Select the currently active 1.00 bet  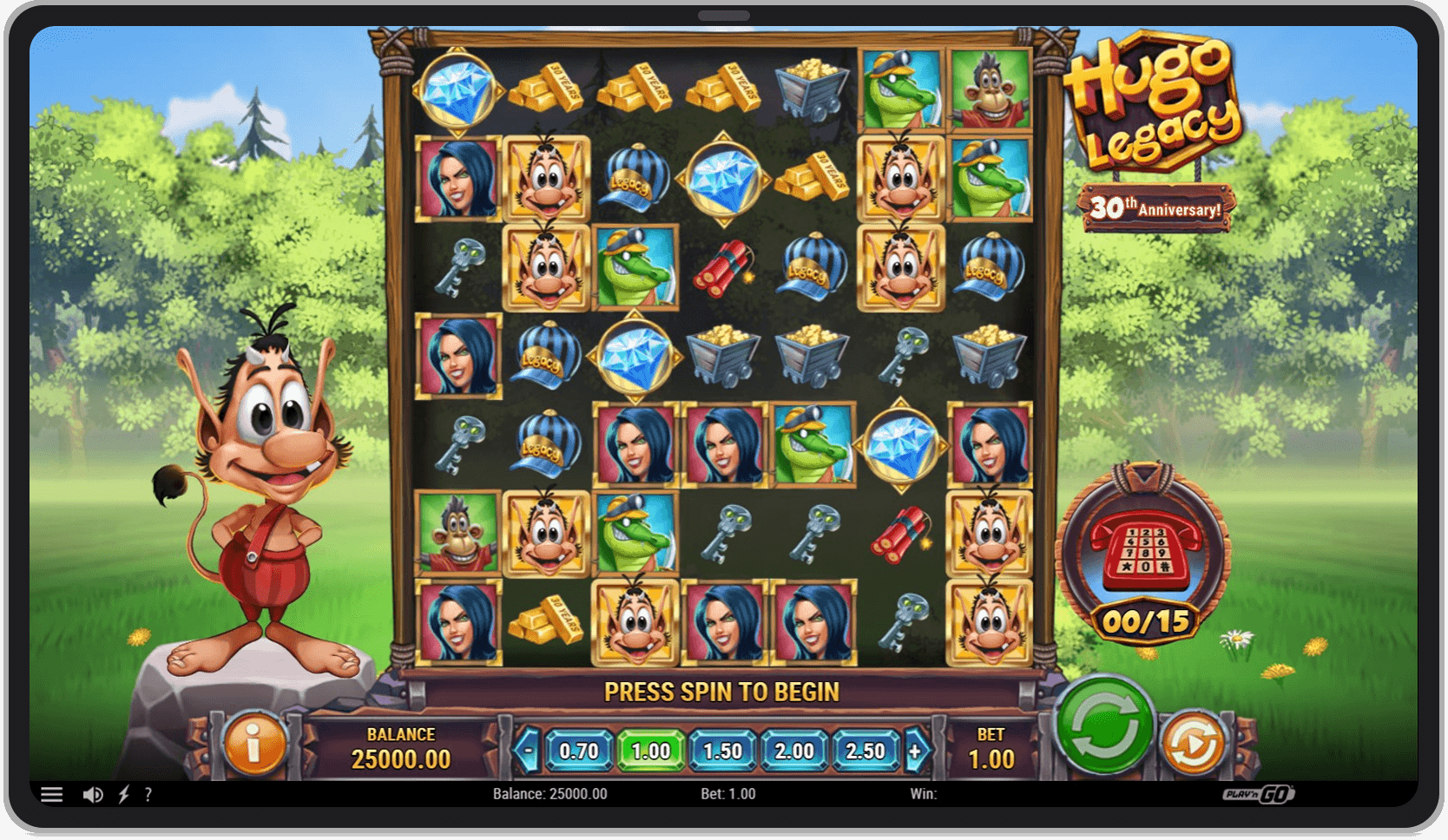point(653,751)
